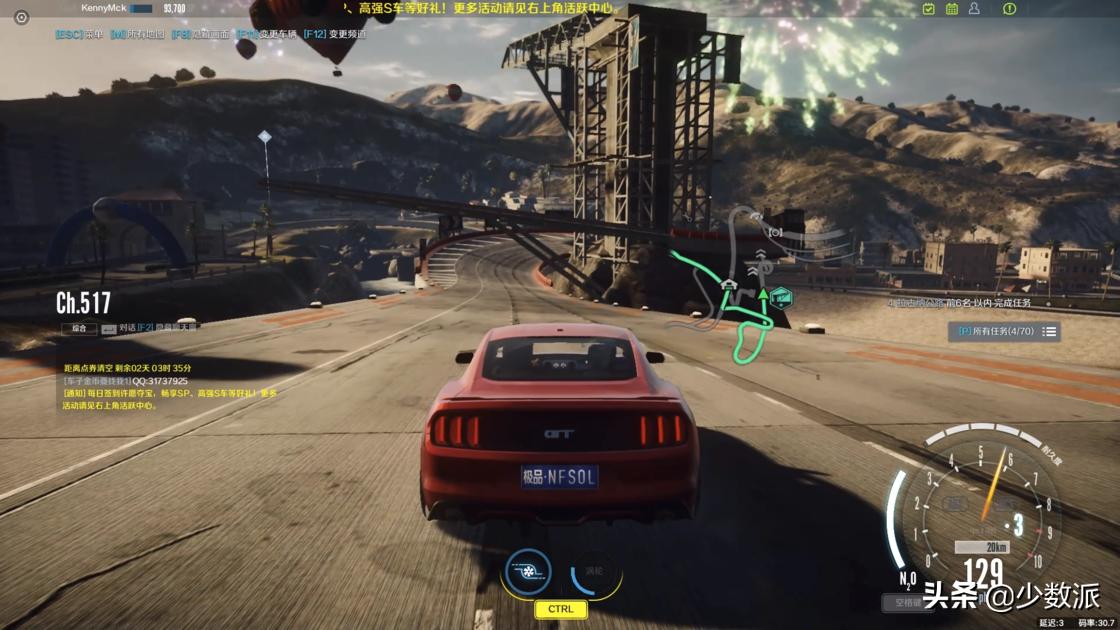The image size is (1120, 630).
Task: Activate the turbo fan skill icon
Action: coord(528,573)
